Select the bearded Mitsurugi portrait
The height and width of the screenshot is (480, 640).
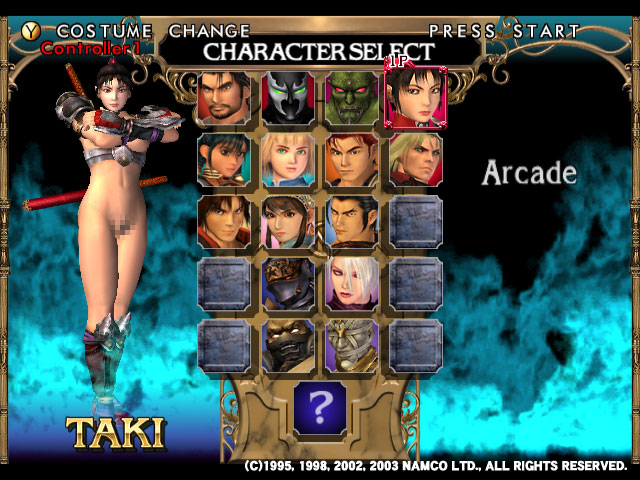(x=225, y=97)
